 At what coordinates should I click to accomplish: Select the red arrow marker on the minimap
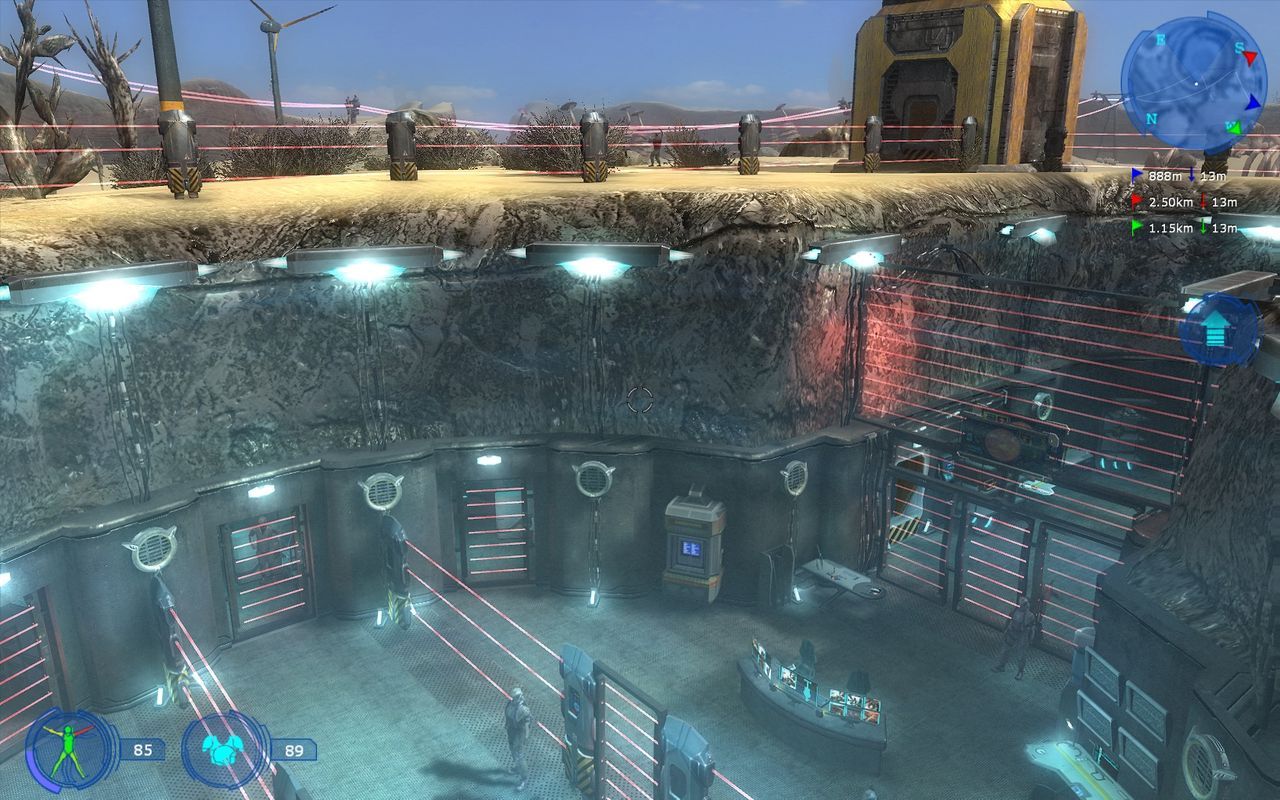1250,58
